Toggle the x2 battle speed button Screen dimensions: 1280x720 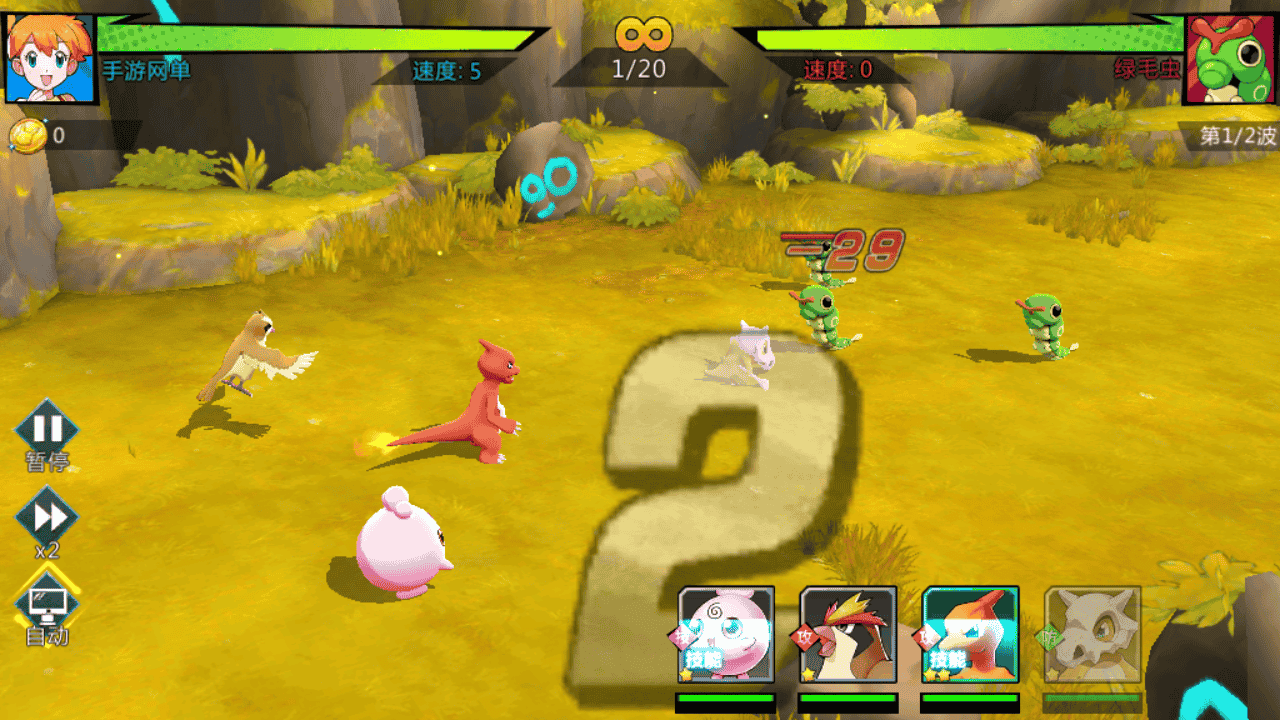point(47,518)
